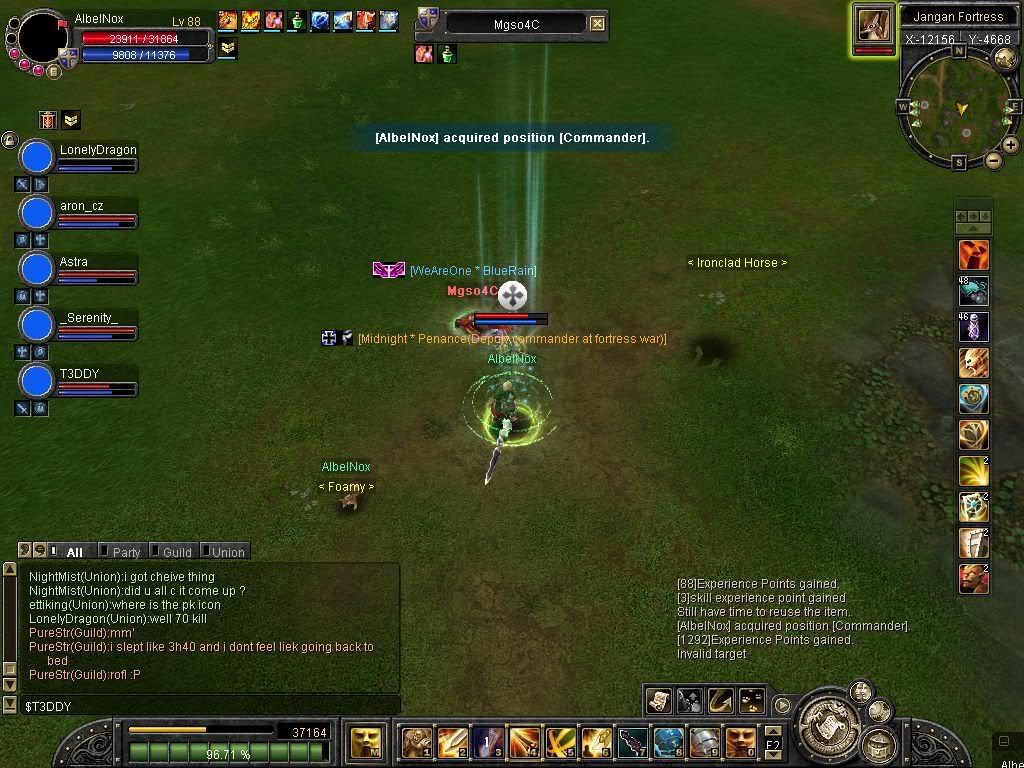Select party member LonelyDragon
Image resolution: width=1024 pixels, height=768 pixels.
(37, 157)
